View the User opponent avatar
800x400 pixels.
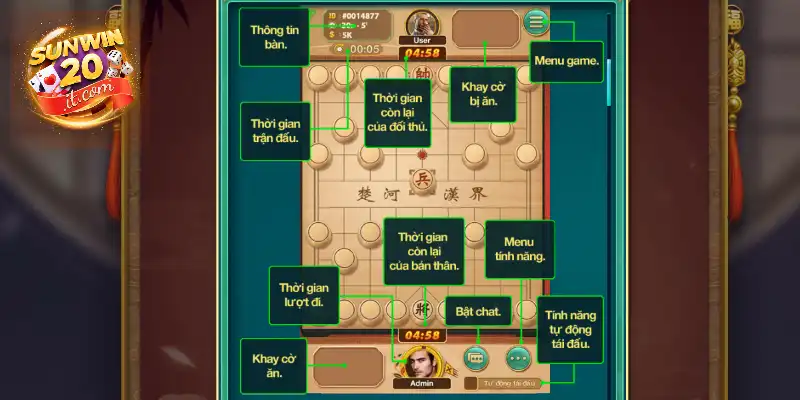click(421, 23)
